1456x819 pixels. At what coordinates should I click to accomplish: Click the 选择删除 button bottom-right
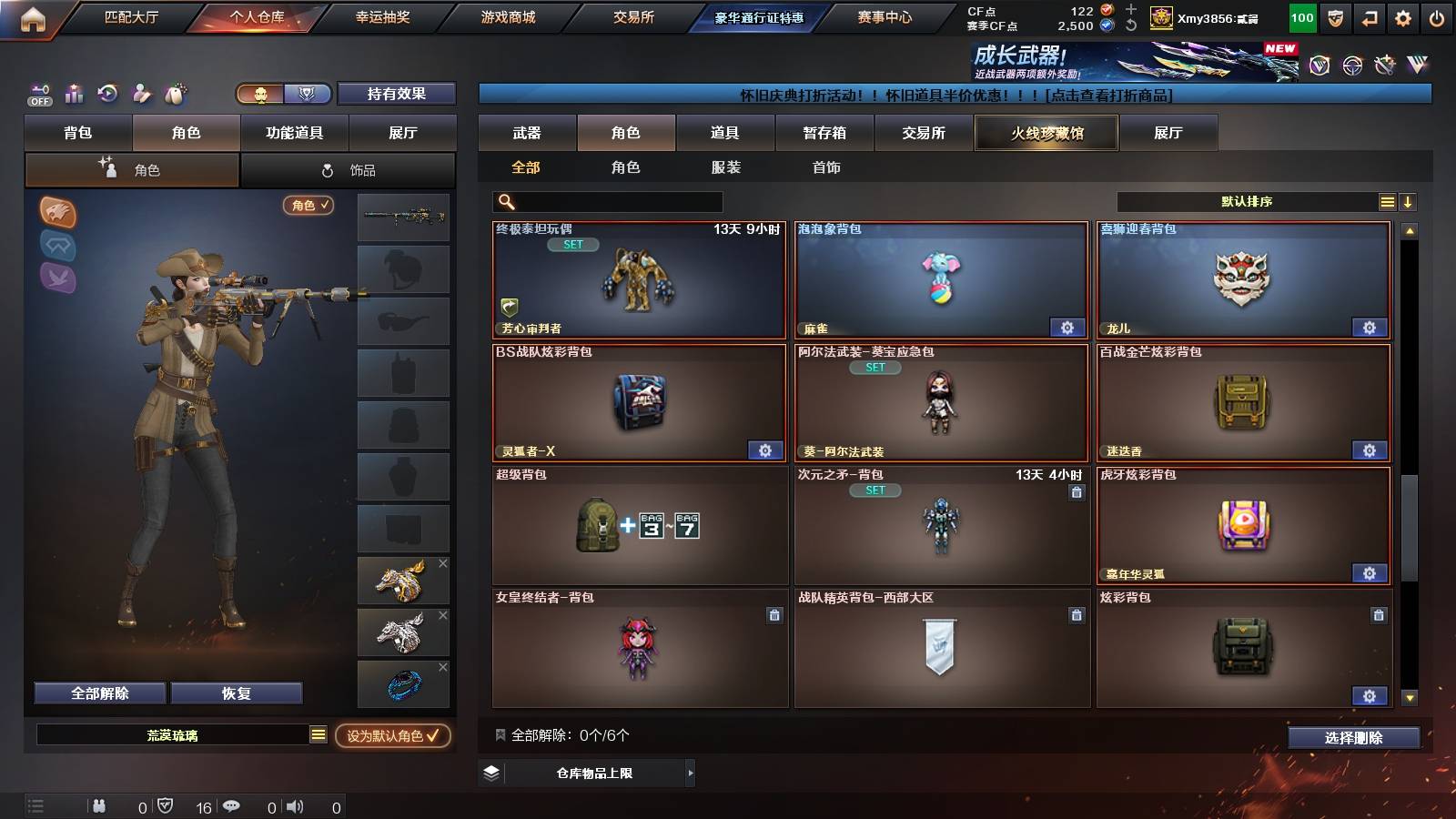click(x=1354, y=738)
